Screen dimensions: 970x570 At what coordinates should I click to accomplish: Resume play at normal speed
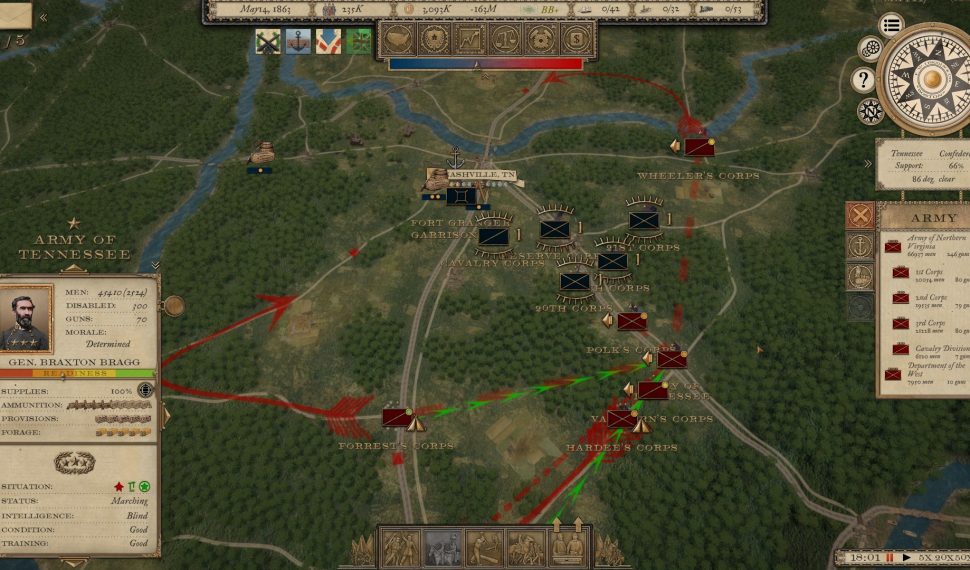[x=907, y=557]
